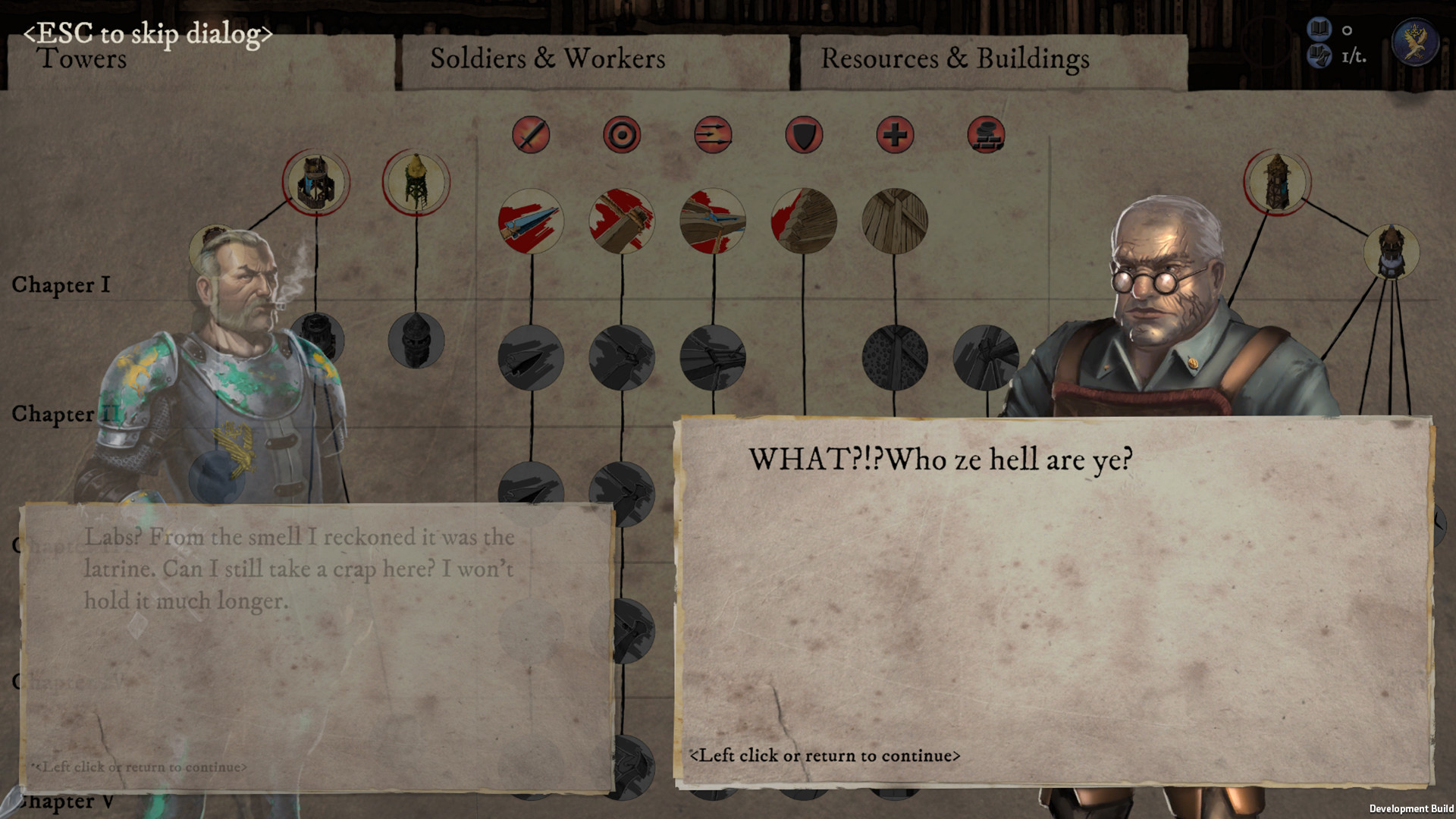
Task: Toggle the helmet soldier unlock node
Action: tap(416, 341)
